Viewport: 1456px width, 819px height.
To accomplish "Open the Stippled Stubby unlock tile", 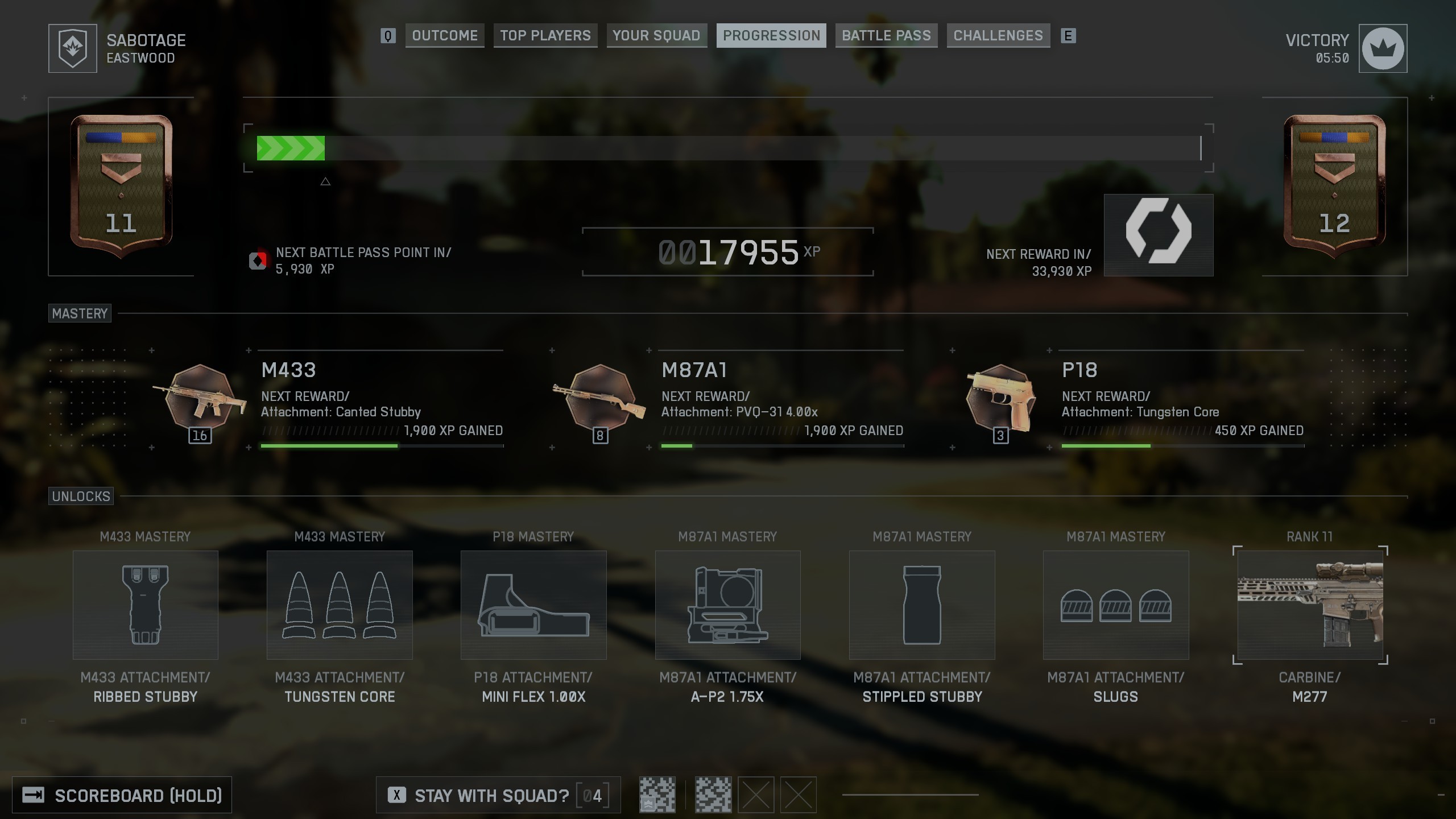I will point(922,605).
